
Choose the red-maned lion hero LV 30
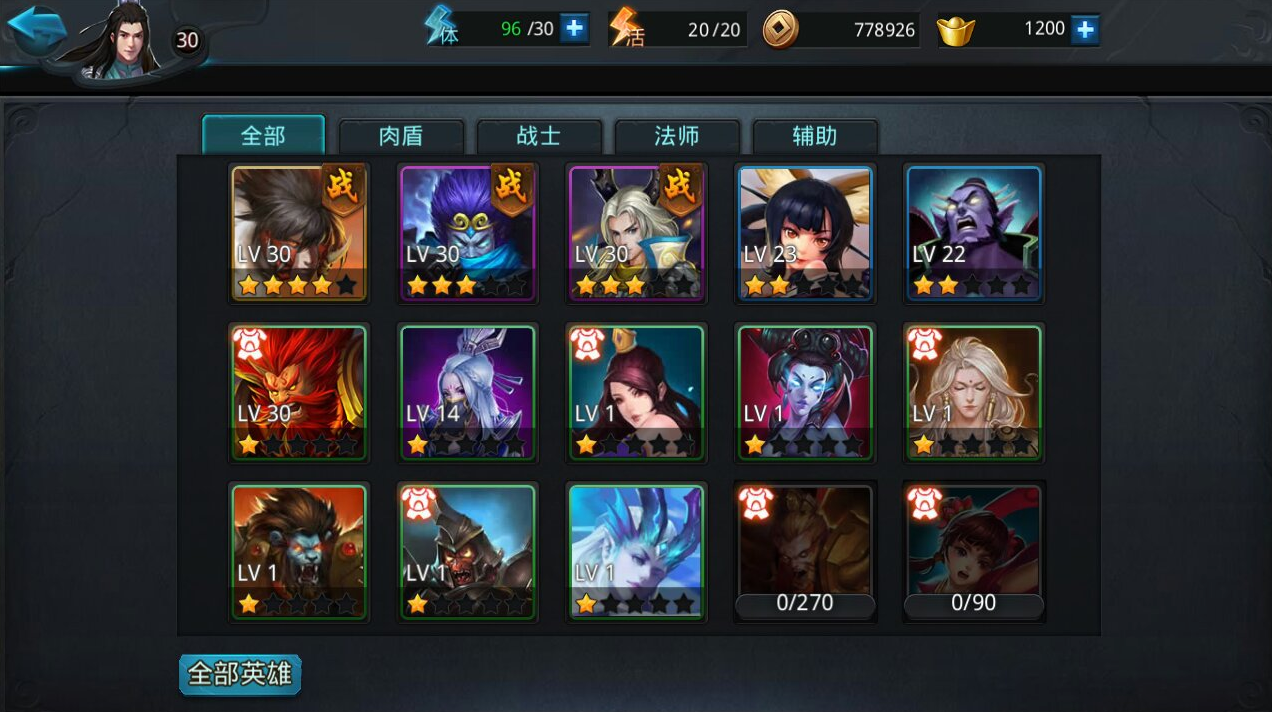[299, 393]
